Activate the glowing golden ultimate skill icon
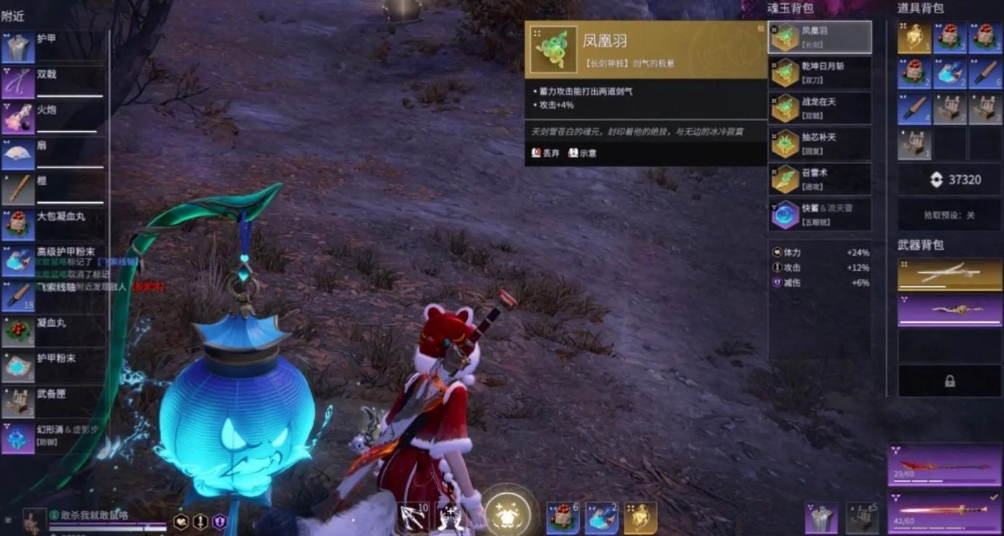Image resolution: width=1004 pixels, height=536 pixels. 506,510
